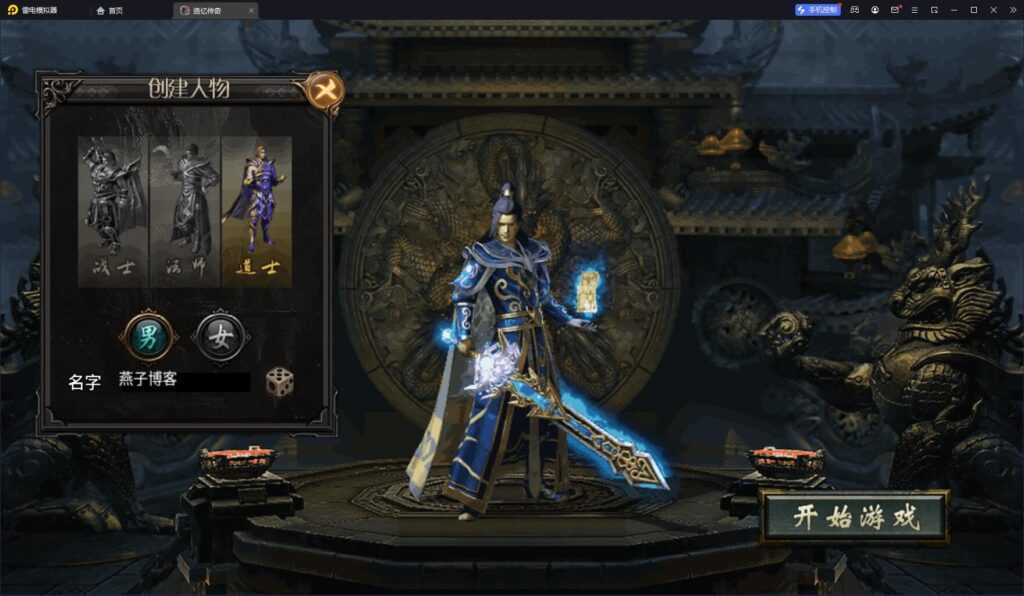Screen dimensions: 1024x596
Task: Select female gender 女 button
Action: pos(222,336)
